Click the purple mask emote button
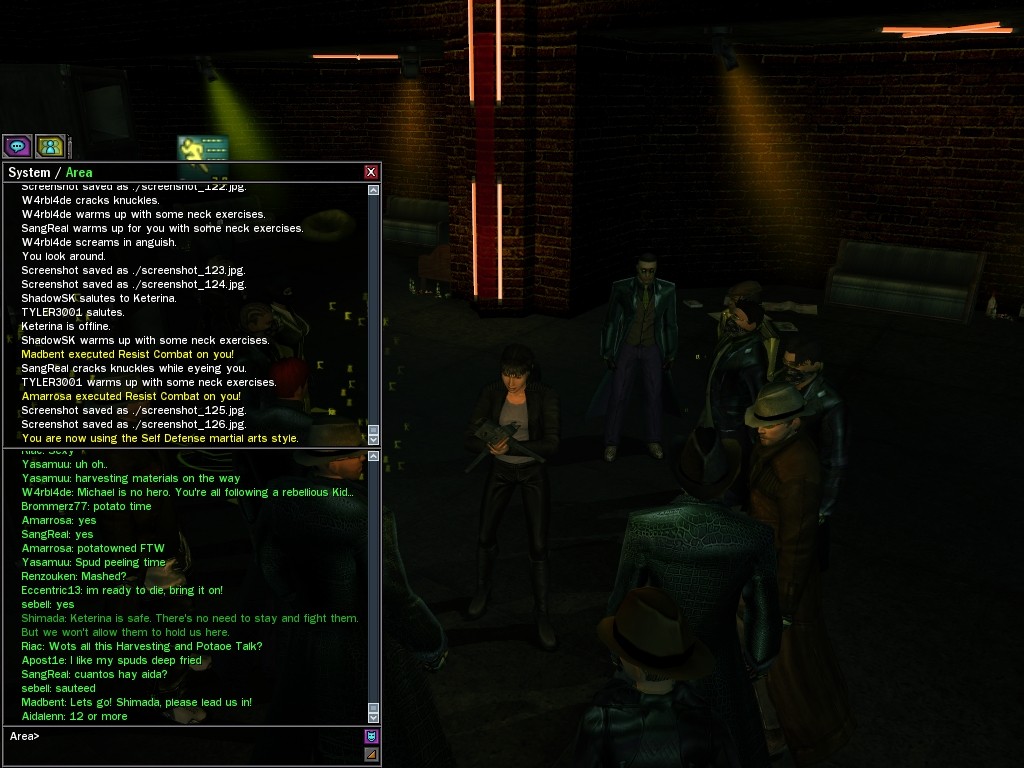This screenshot has height=768, width=1024. coord(371,736)
